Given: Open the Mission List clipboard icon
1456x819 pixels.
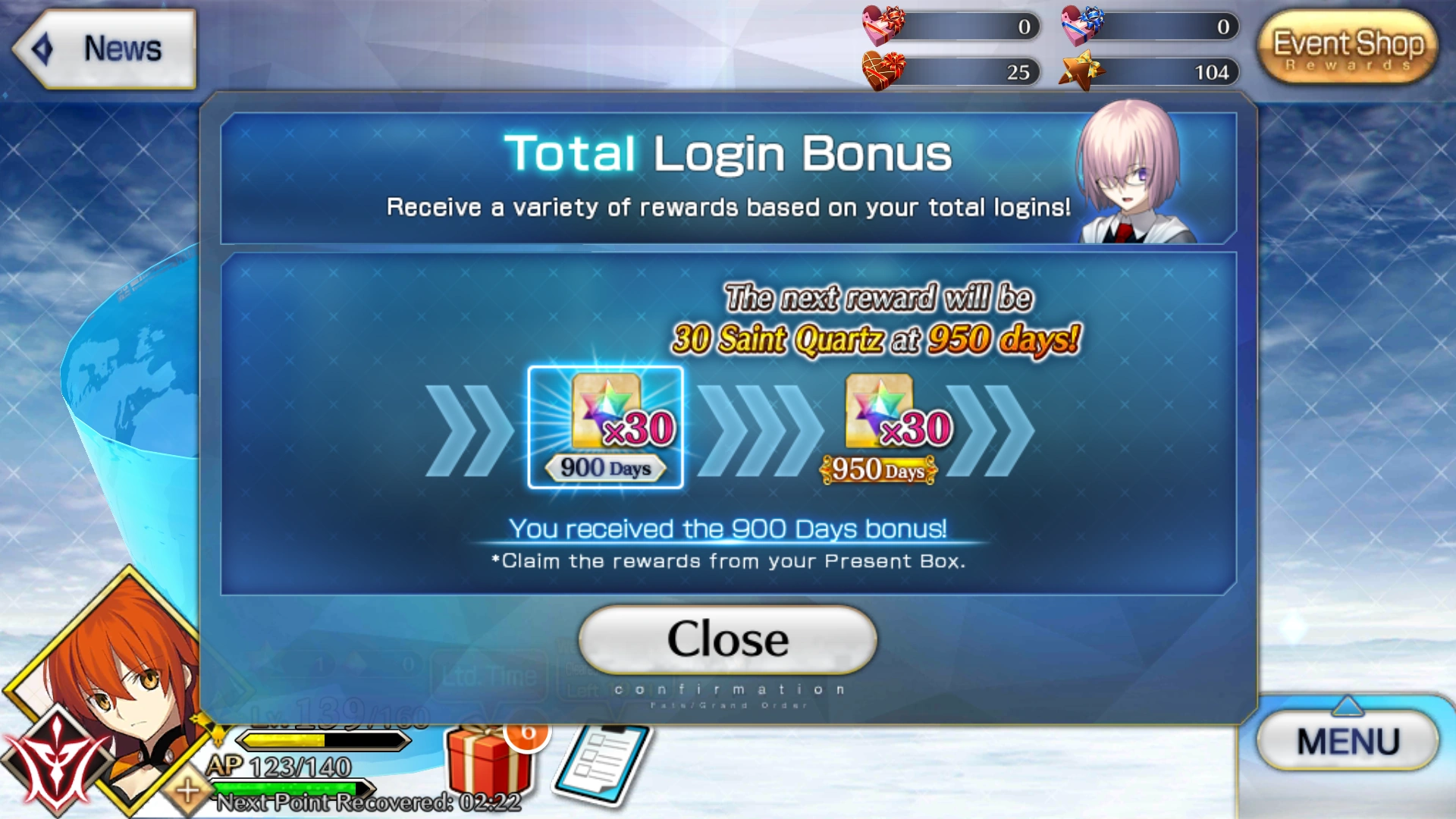Looking at the screenshot, I should pos(603,762).
